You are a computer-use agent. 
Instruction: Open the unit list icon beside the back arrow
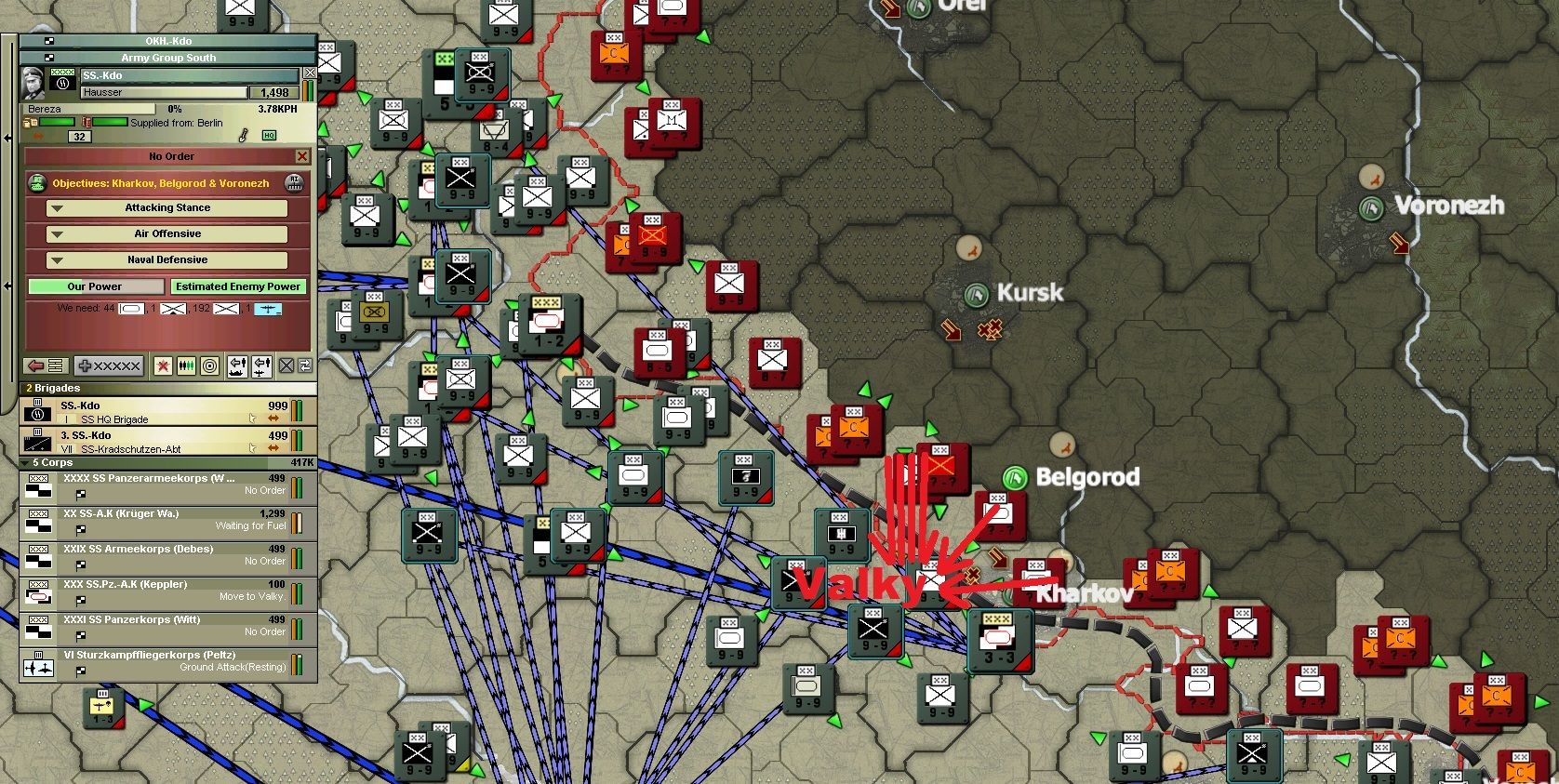click(55, 365)
